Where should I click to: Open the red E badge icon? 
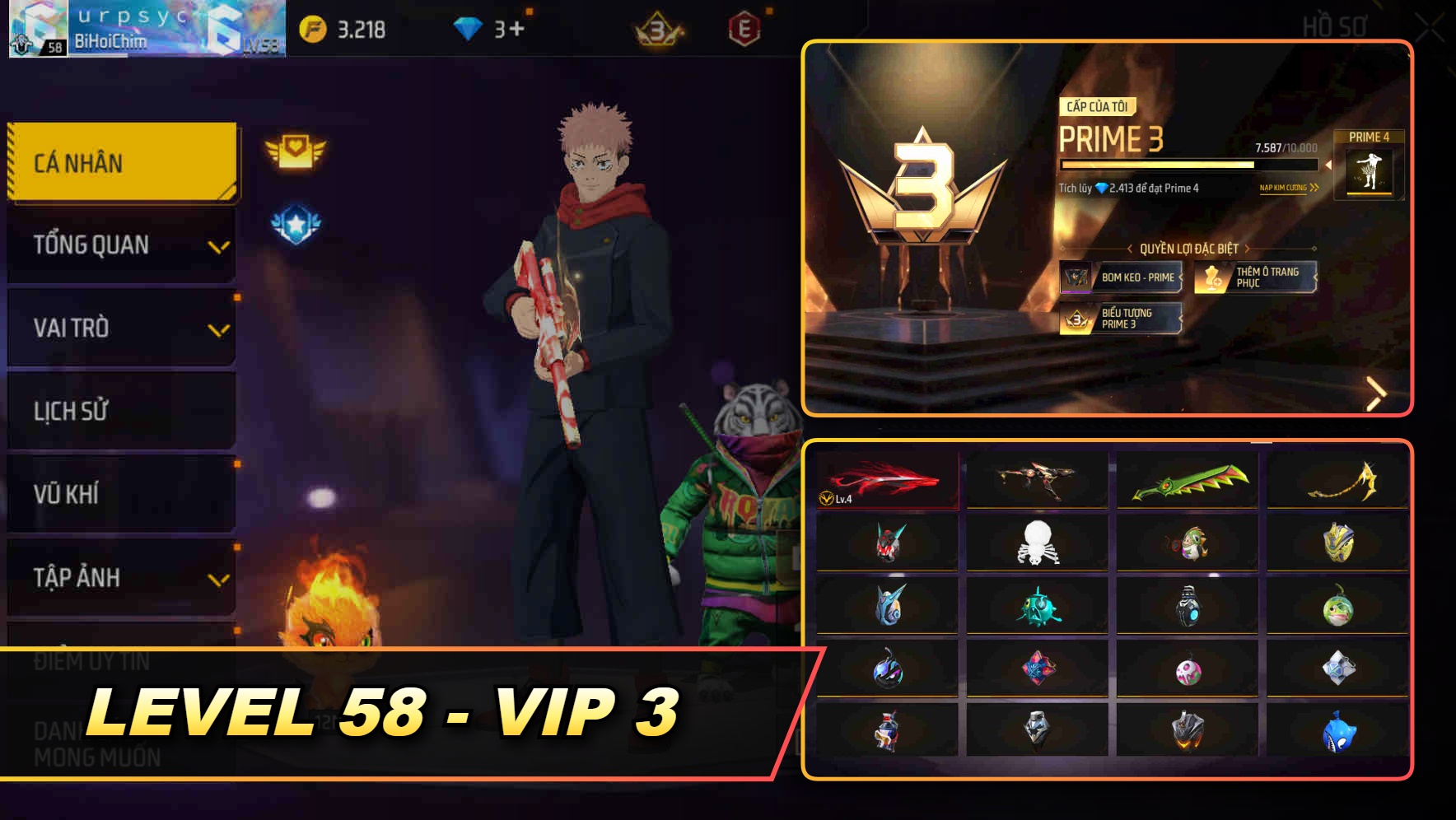click(x=742, y=27)
